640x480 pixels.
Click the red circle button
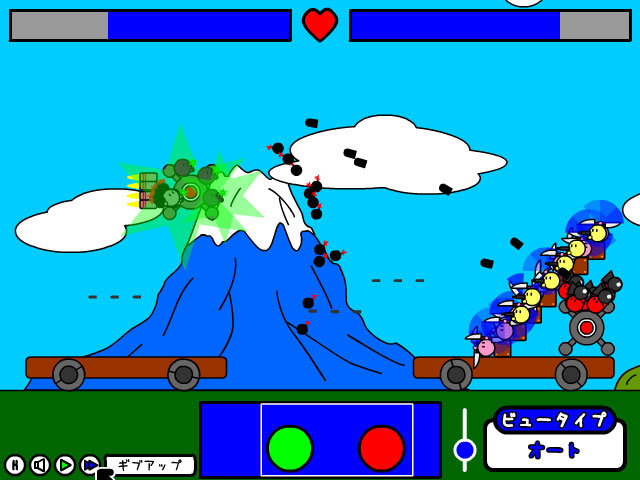pos(381,448)
